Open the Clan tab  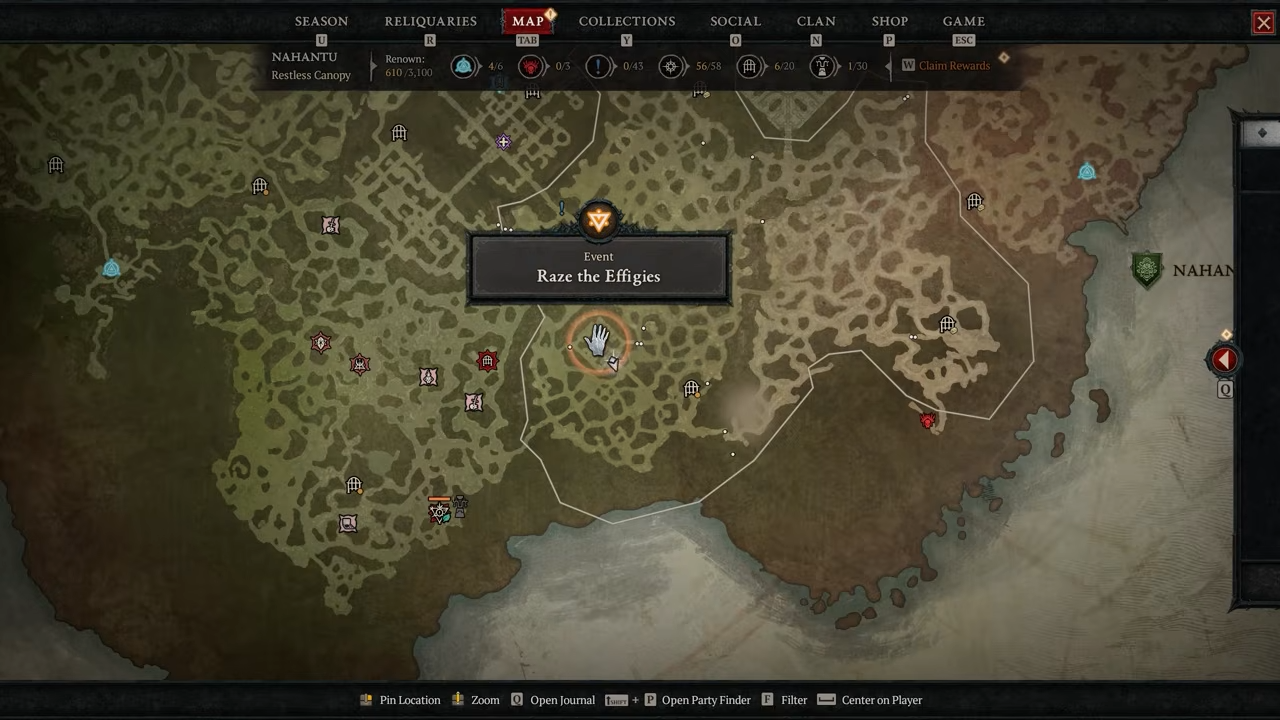click(816, 21)
